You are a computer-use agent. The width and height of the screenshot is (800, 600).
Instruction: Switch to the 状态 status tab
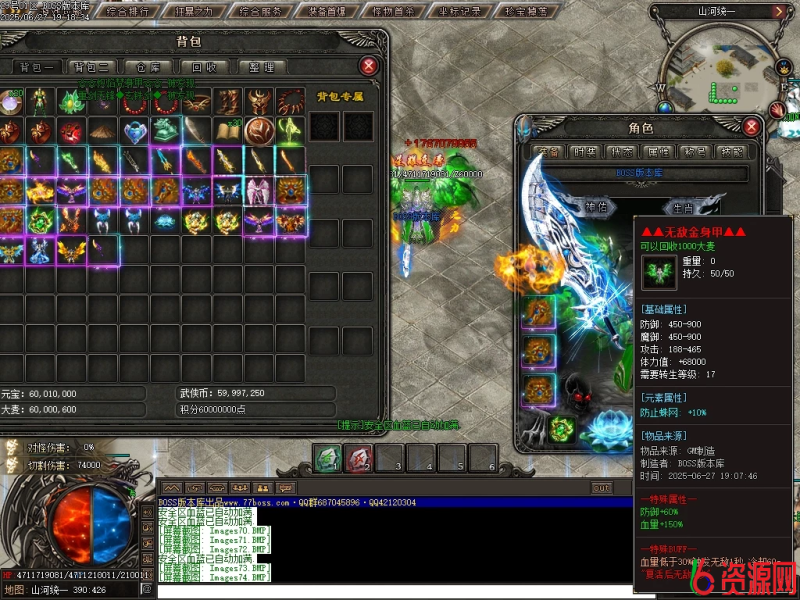pos(622,152)
